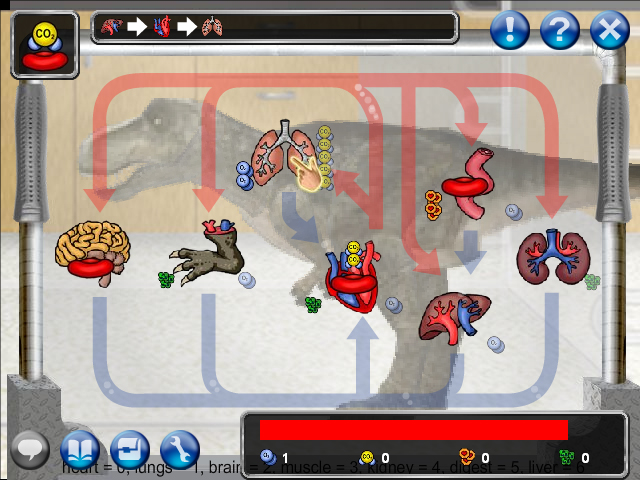Close the game with the X button

click(x=609, y=31)
